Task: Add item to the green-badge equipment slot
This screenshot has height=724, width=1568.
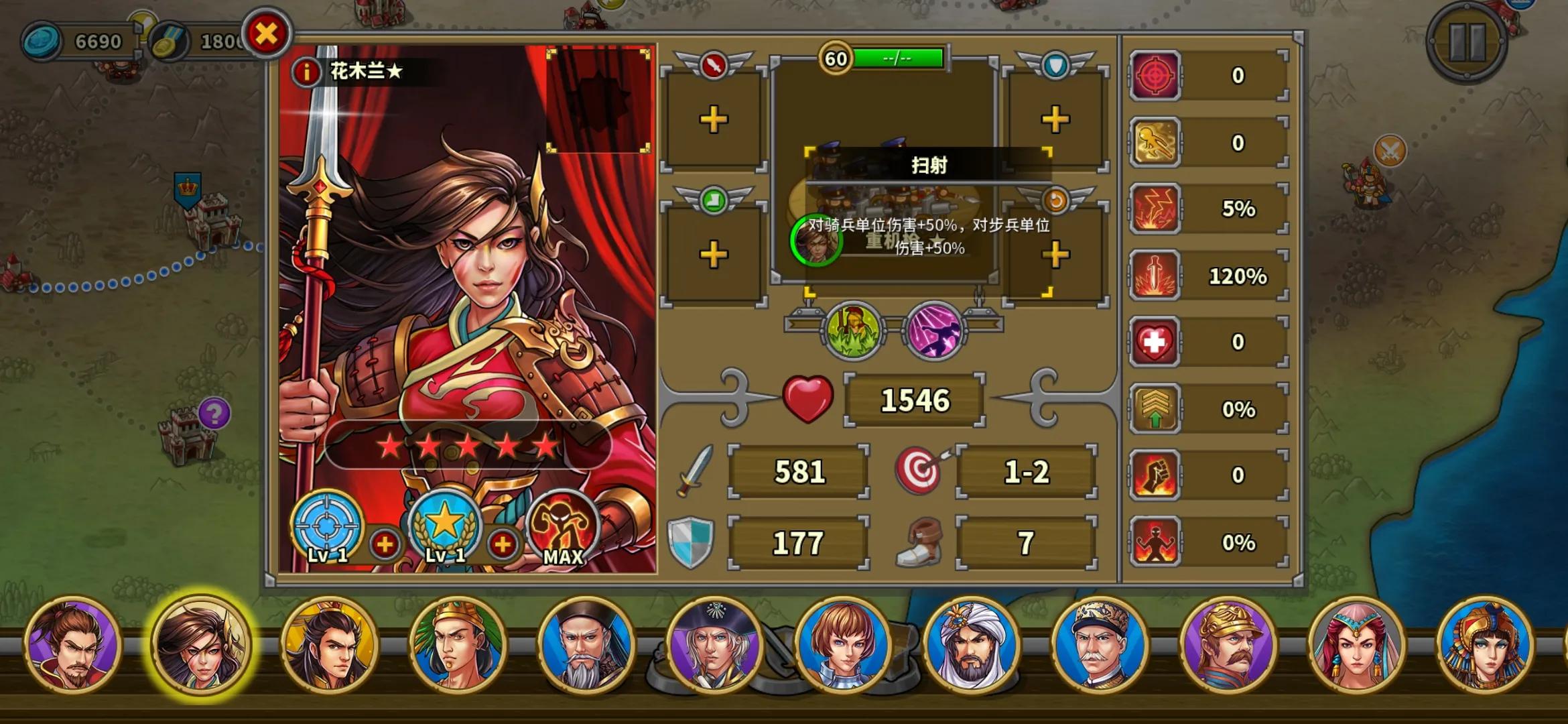Action: point(714,254)
